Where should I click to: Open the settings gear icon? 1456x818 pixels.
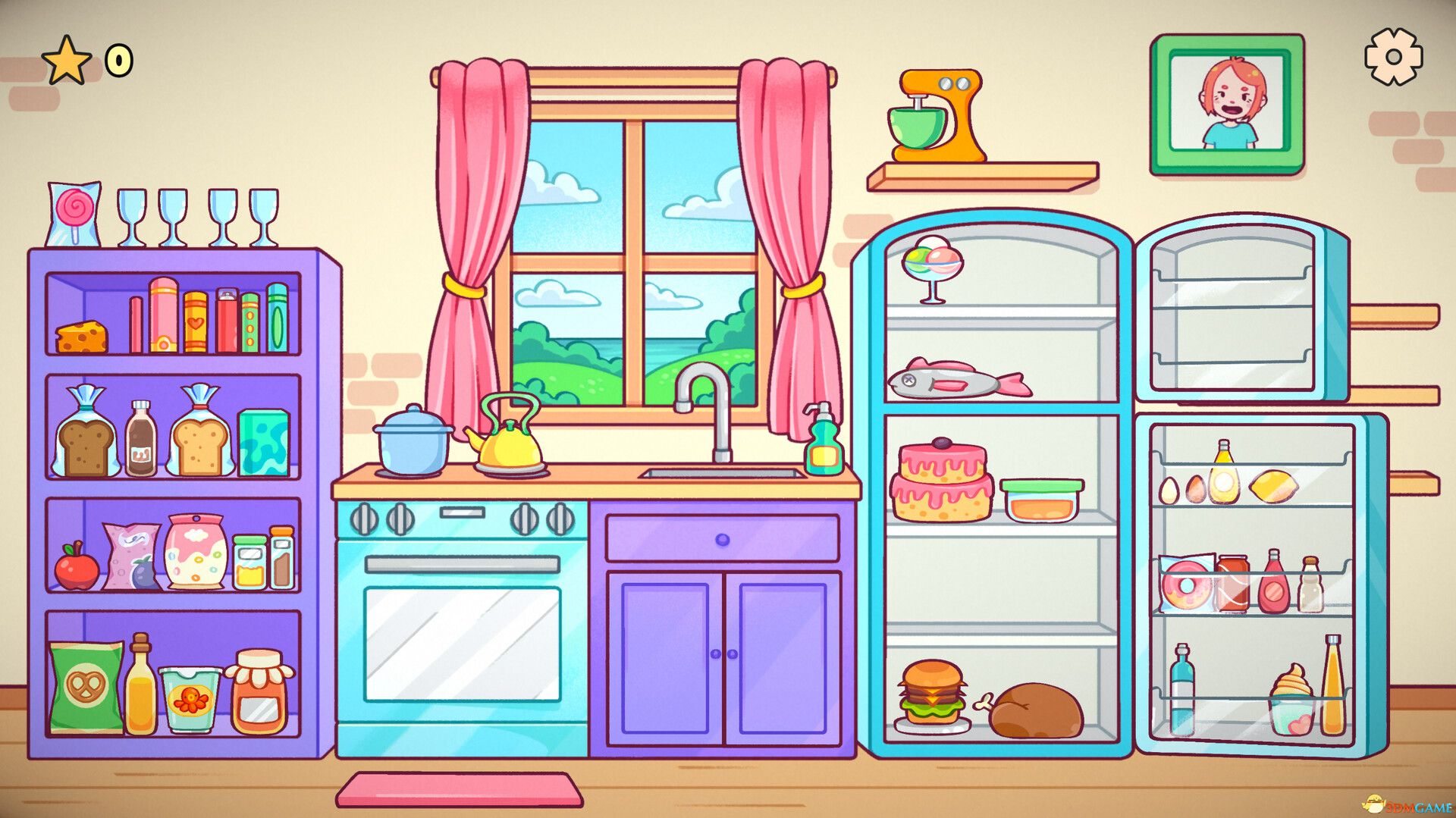(1392, 57)
